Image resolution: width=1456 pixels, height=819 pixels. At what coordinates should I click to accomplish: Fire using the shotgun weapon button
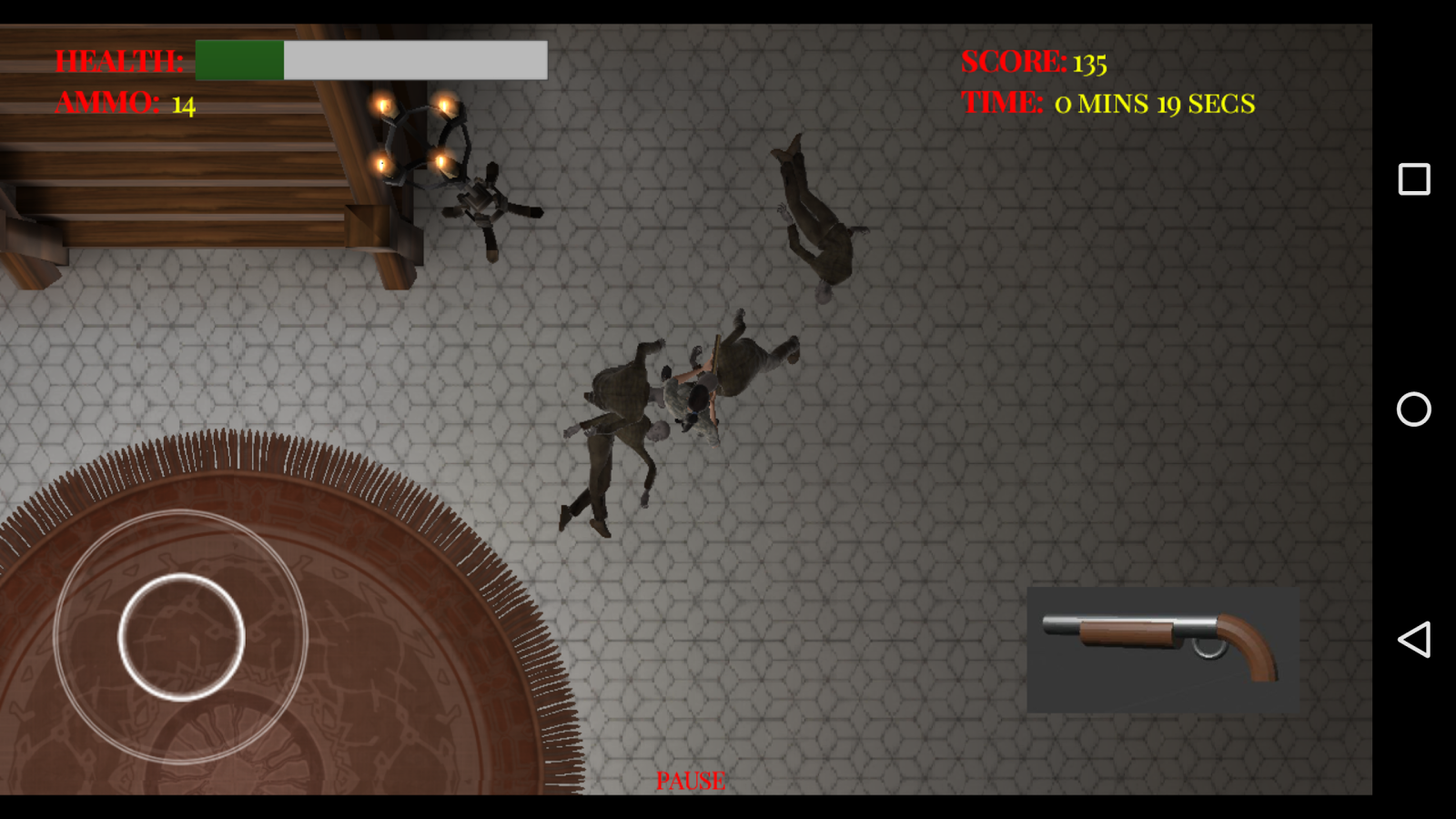point(1162,649)
